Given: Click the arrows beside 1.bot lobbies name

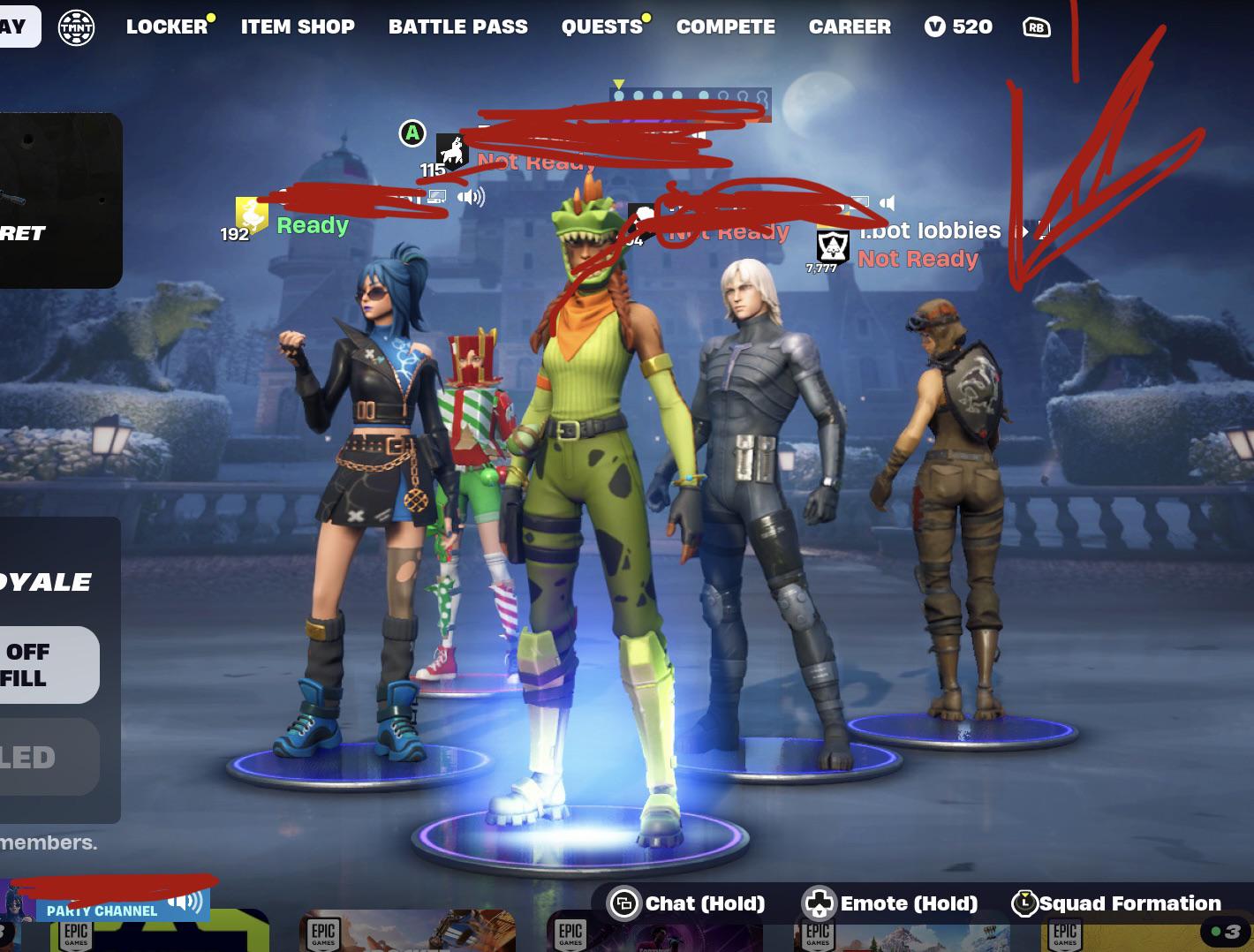Looking at the screenshot, I should (1027, 230).
